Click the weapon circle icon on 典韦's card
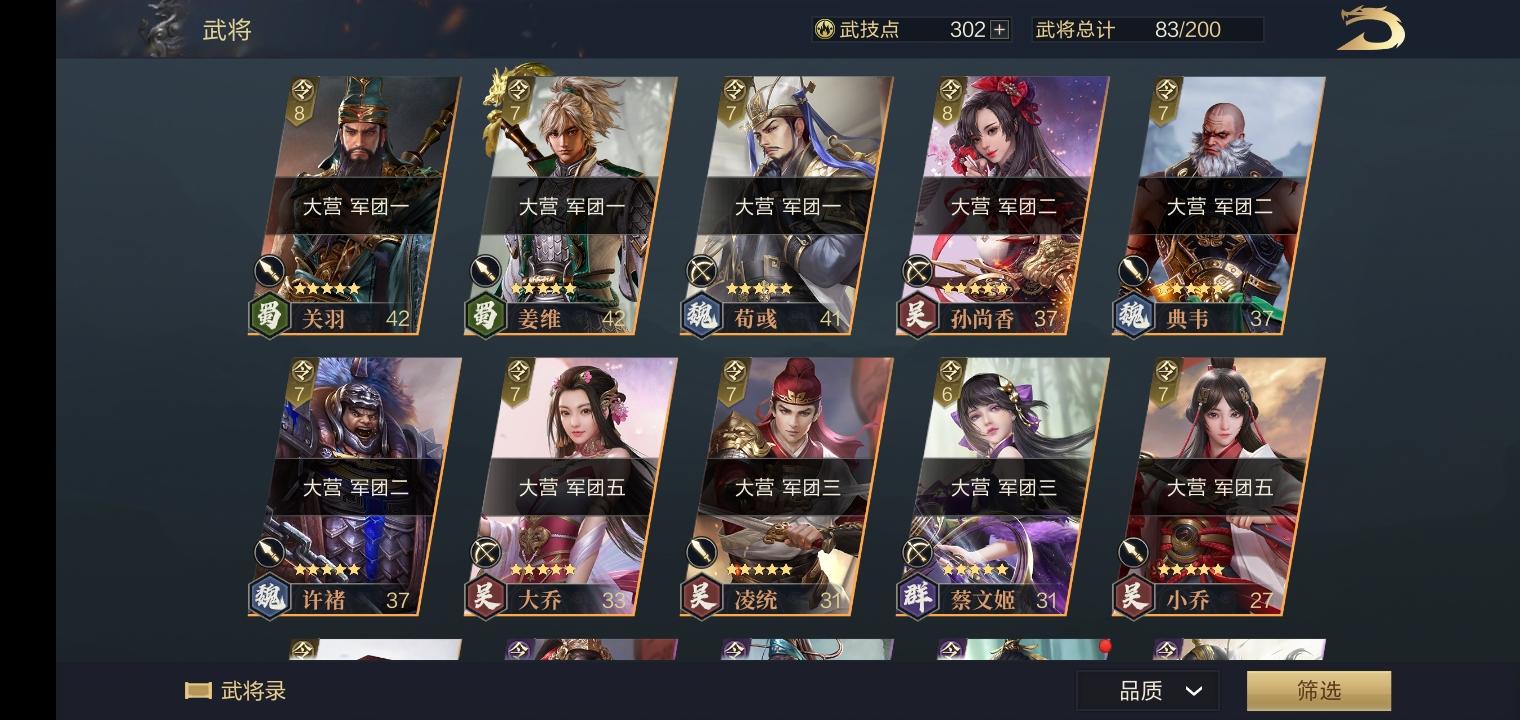The height and width of the screenshot is (720, 1520). click(1133, 271)
